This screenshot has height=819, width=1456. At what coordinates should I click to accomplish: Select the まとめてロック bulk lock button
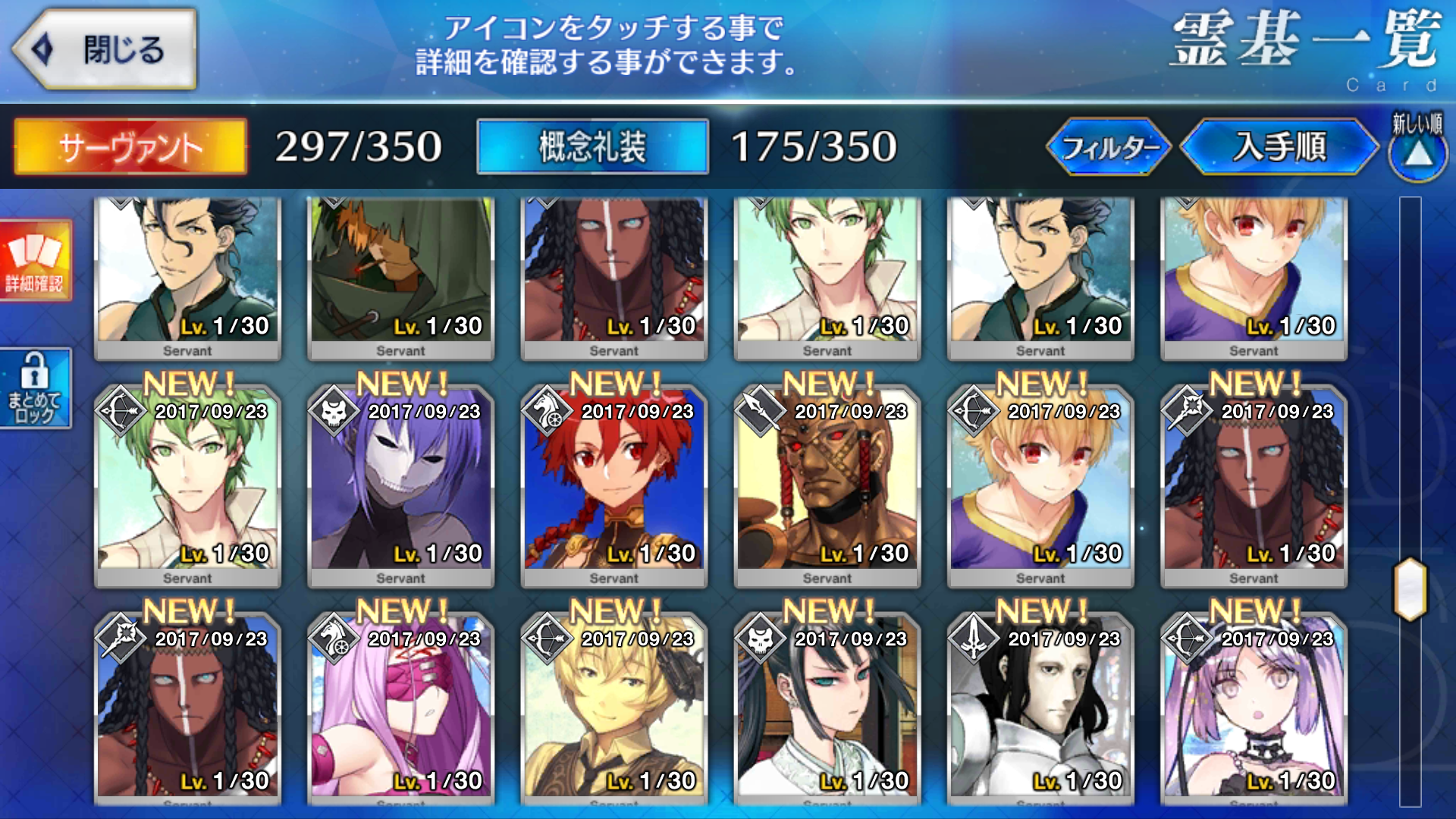tap(35, 388)
